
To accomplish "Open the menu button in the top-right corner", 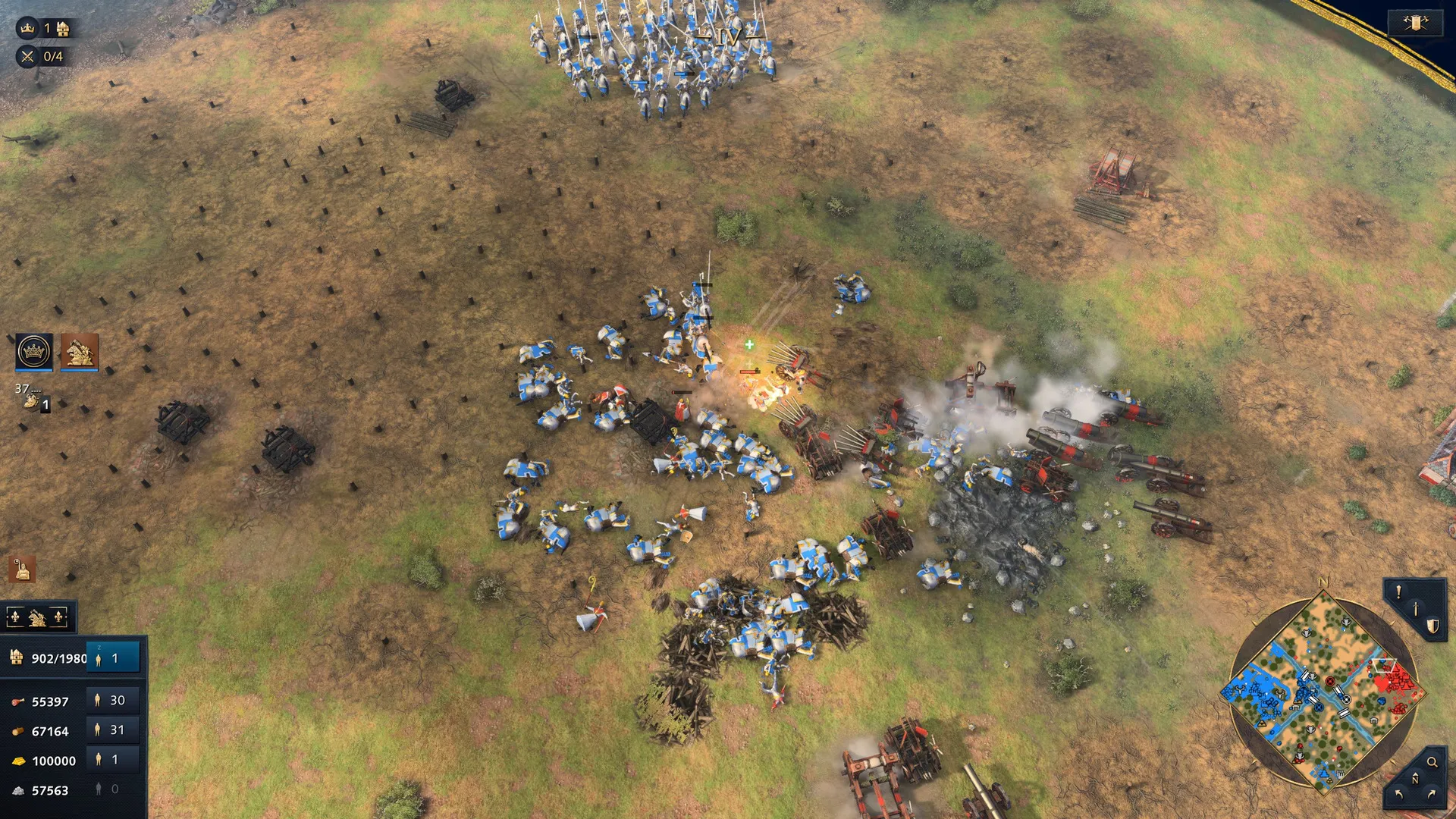I will tap(1415, 23).
